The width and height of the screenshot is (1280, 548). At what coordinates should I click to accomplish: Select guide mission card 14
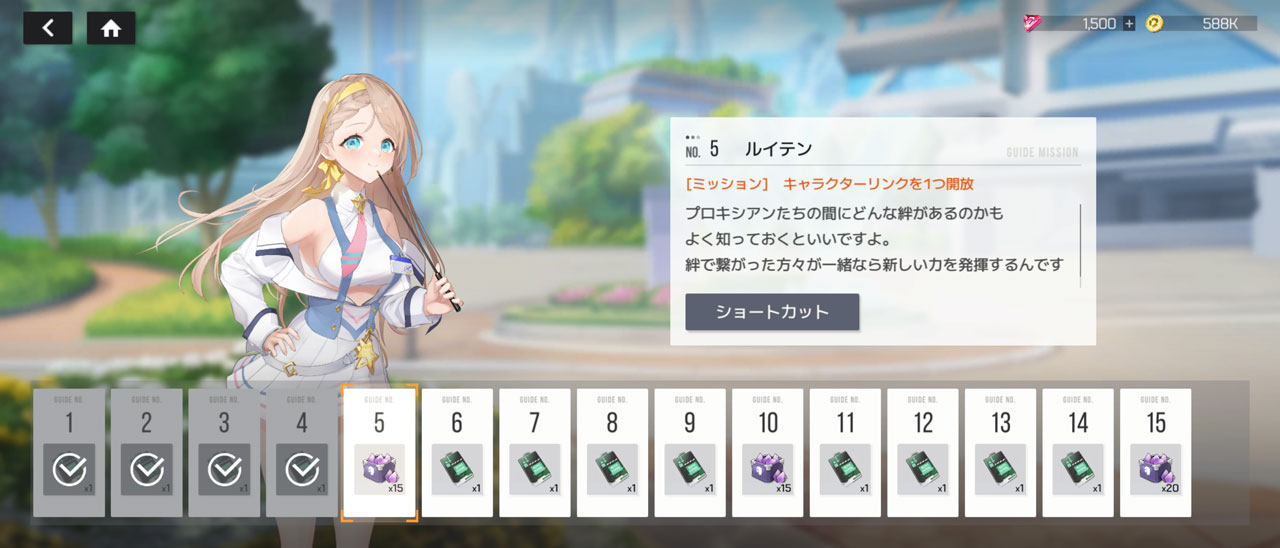pos(1078,452)
